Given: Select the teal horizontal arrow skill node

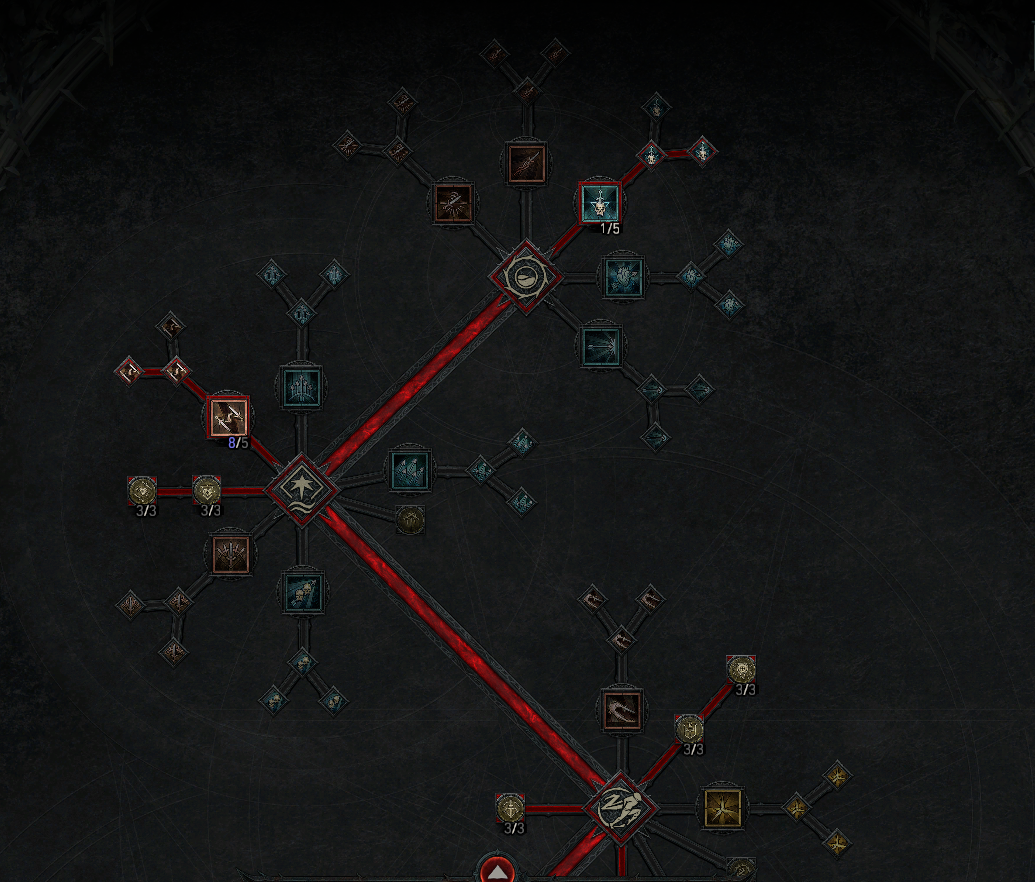Looking at the screenshot, I should pos(602,346).
